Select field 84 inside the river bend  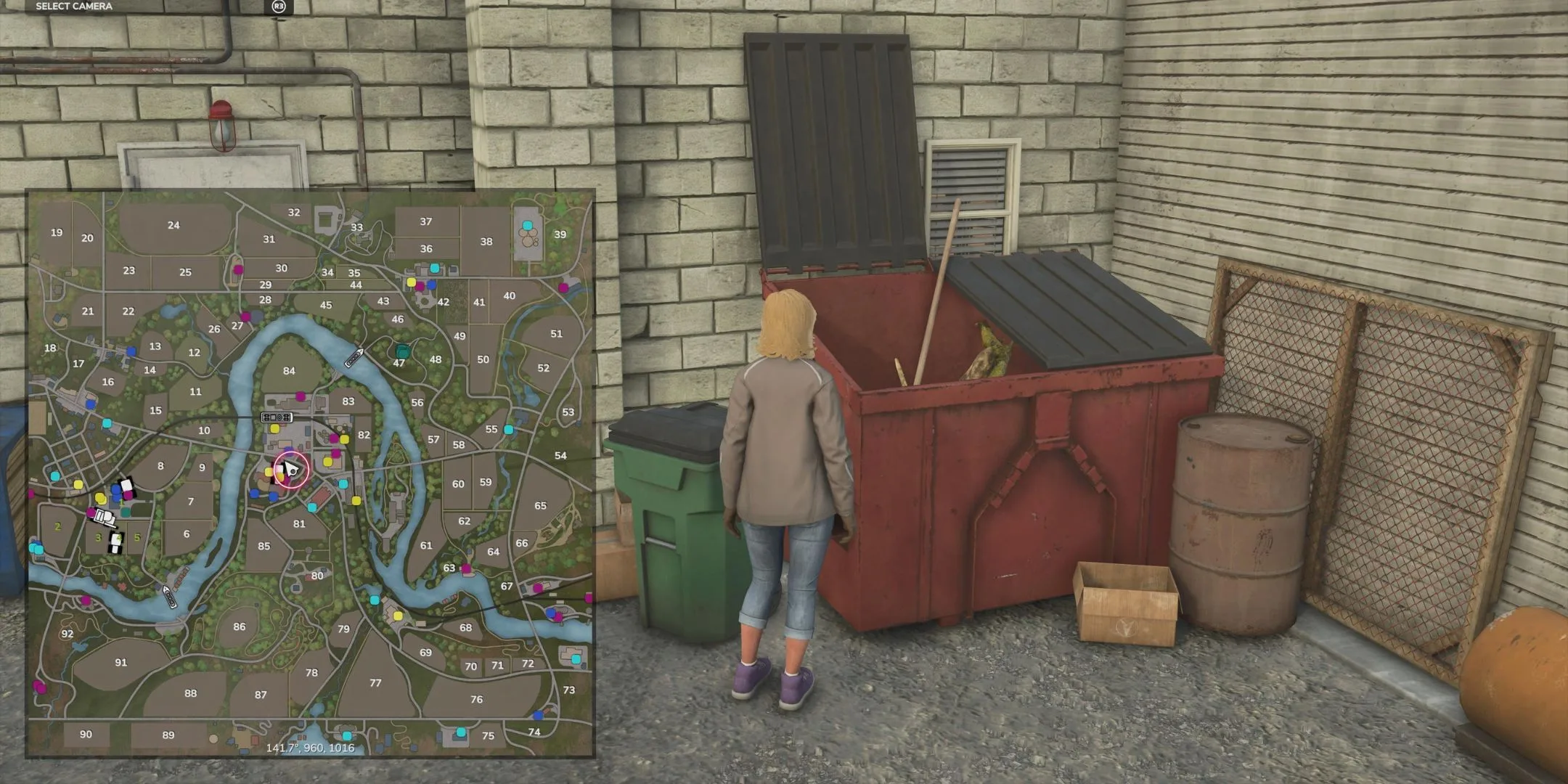pos(289,371)
